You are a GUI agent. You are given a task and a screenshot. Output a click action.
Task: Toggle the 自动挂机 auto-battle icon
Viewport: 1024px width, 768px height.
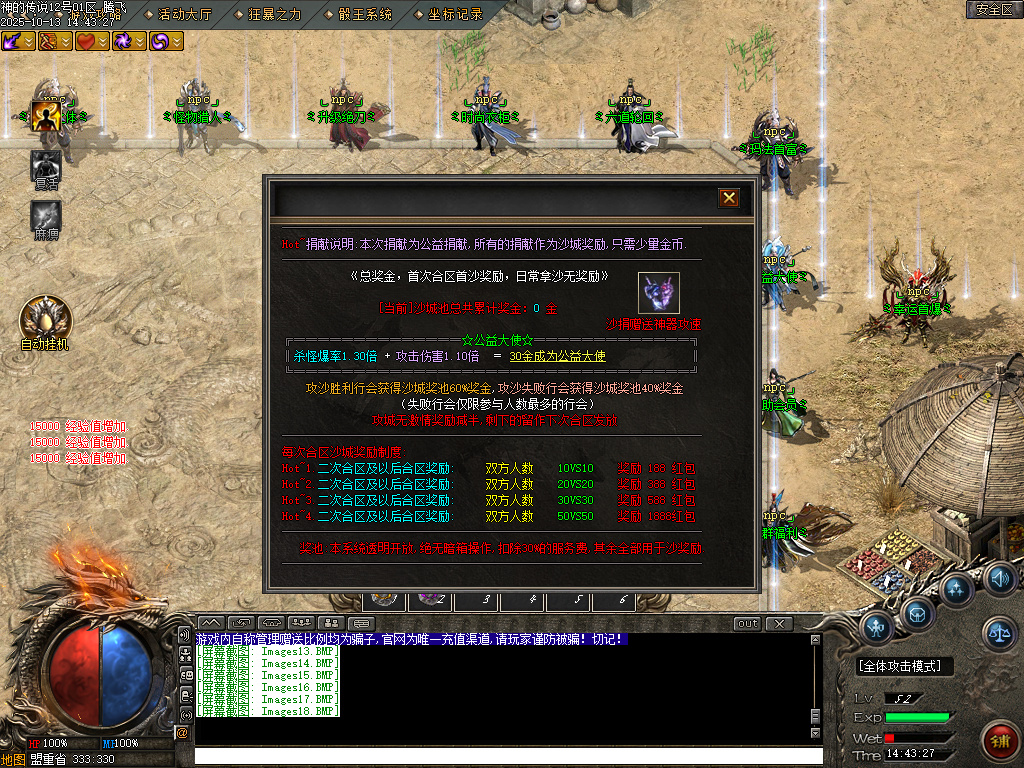pos(46,319)
